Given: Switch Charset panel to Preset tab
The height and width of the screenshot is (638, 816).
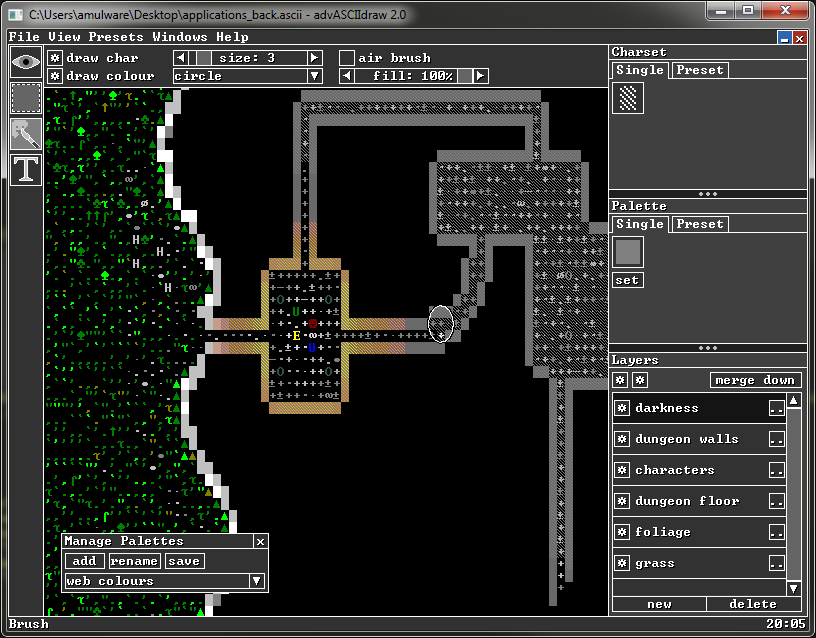Looking at the screenshot, I should 699,70.
